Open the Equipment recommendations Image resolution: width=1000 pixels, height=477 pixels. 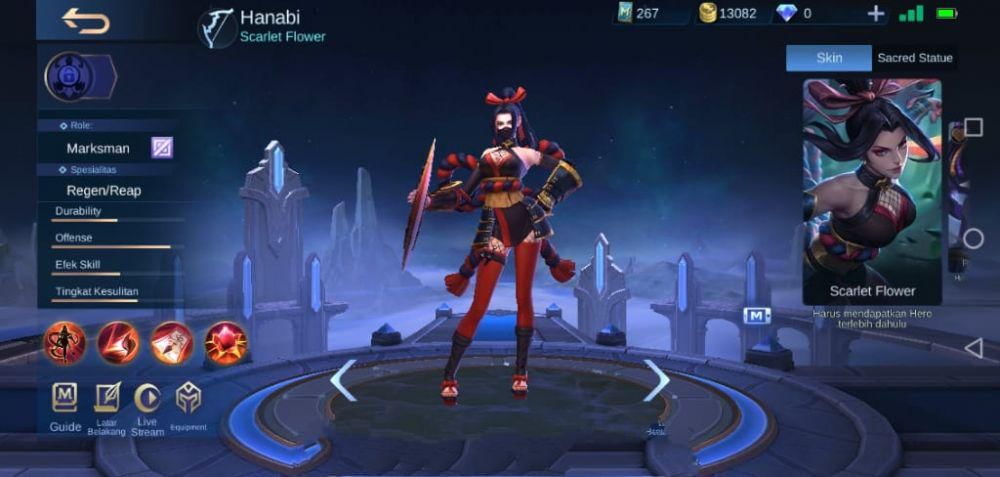coord(188,403)
